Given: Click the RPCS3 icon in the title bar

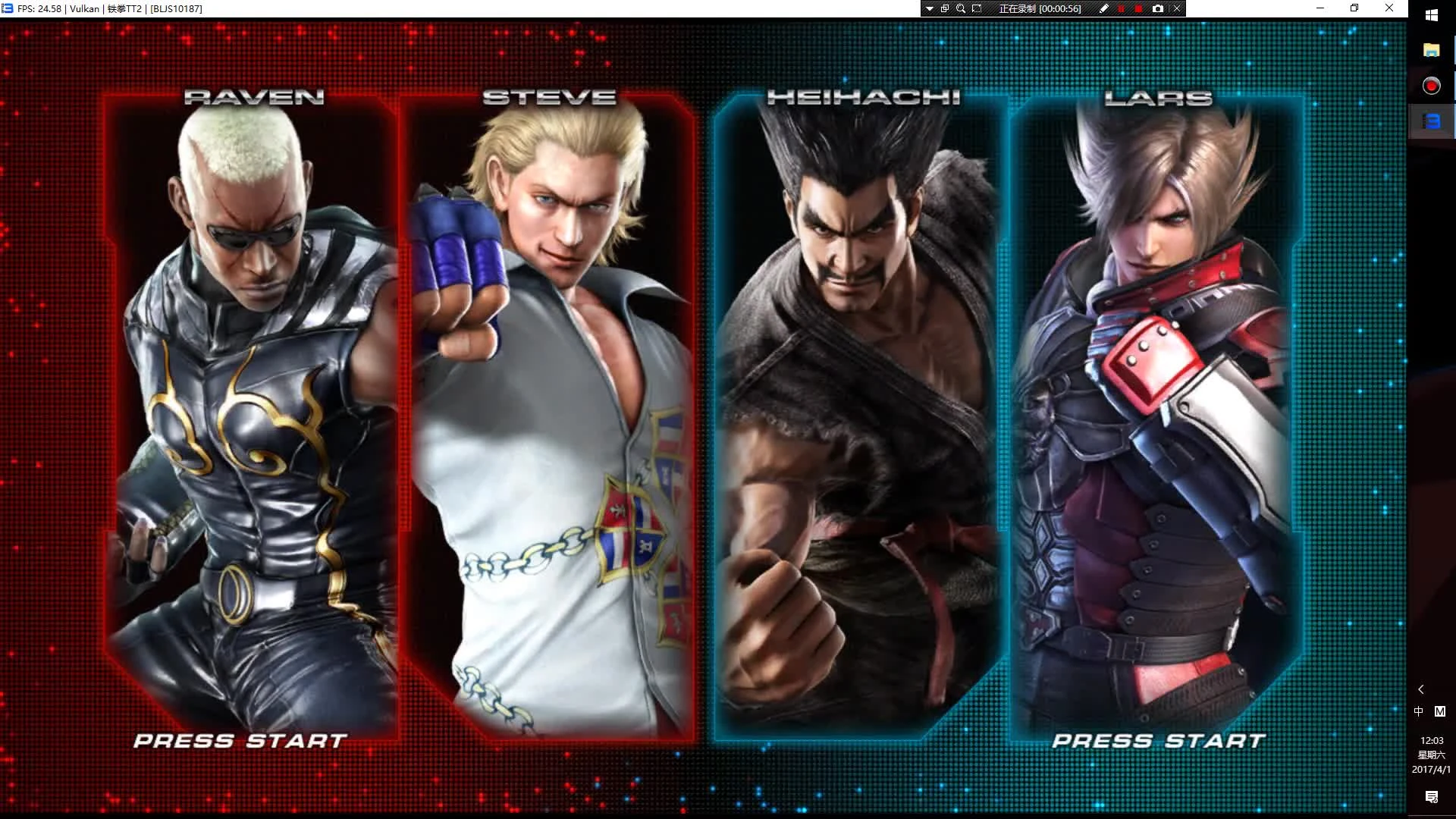Looking at the screenshot, I should pos(7,8).
